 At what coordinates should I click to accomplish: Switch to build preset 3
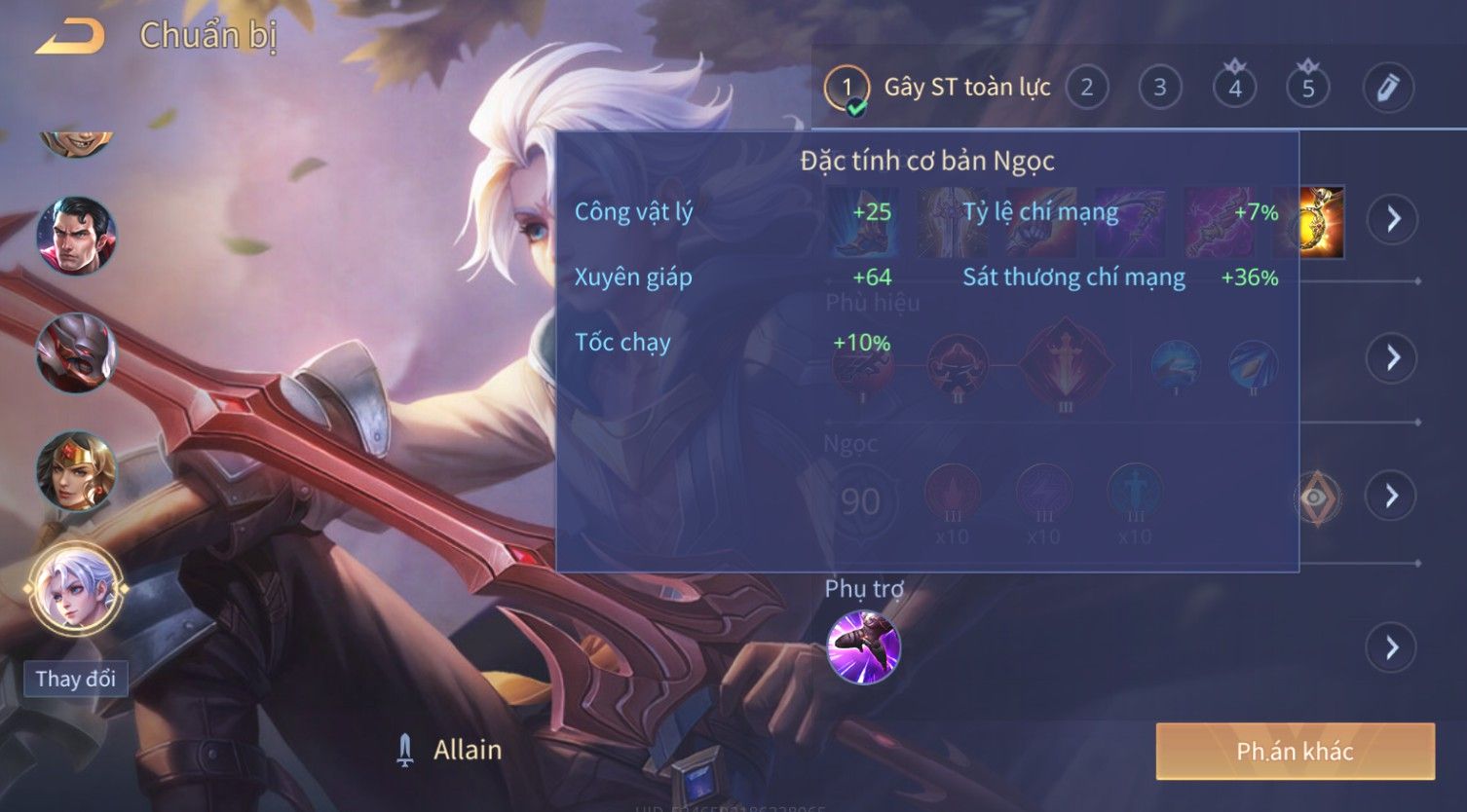[1159, 89]
